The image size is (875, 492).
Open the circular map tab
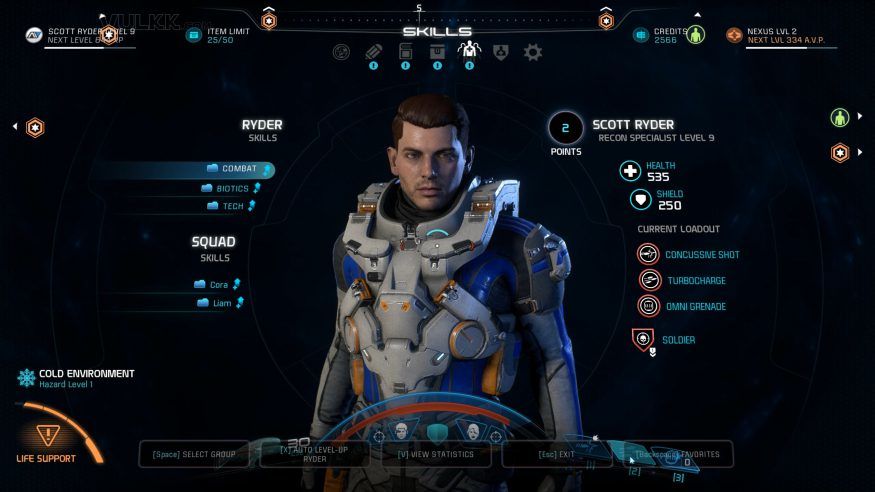(341, 52)
